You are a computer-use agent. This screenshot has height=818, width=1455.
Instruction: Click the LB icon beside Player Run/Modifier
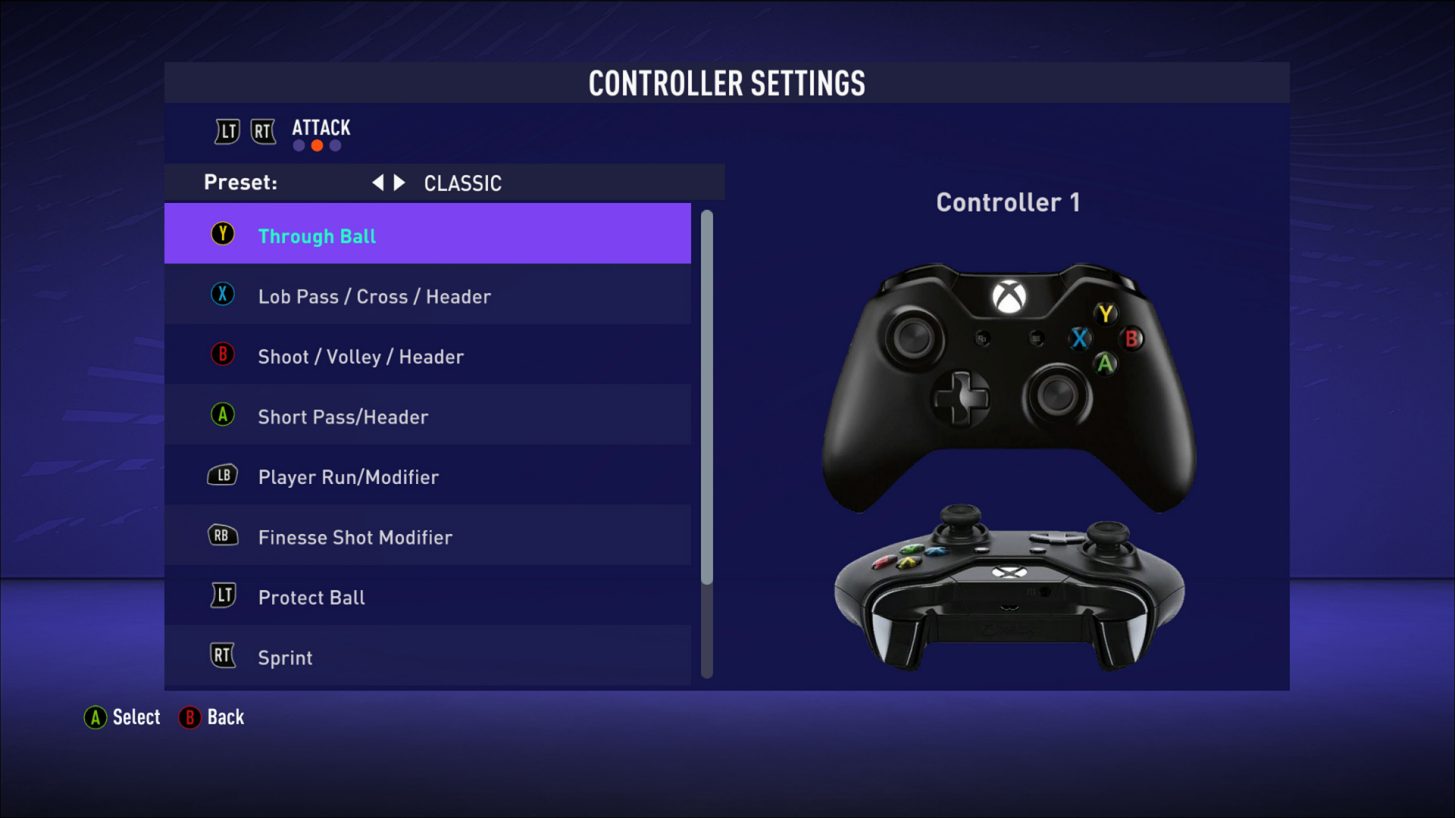[222, 477]
